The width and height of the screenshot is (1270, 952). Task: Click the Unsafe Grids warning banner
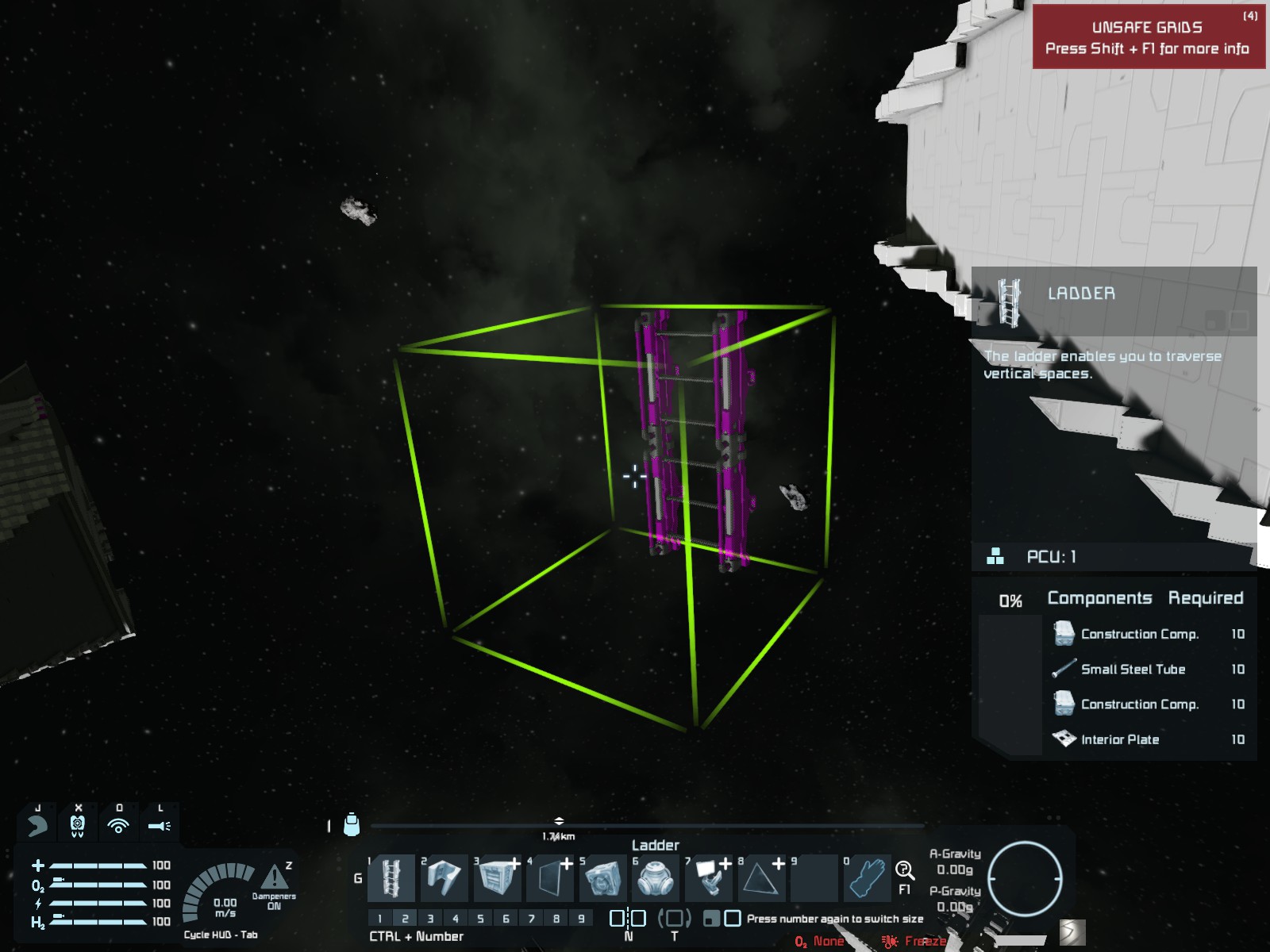click(x=1148, y=37)
